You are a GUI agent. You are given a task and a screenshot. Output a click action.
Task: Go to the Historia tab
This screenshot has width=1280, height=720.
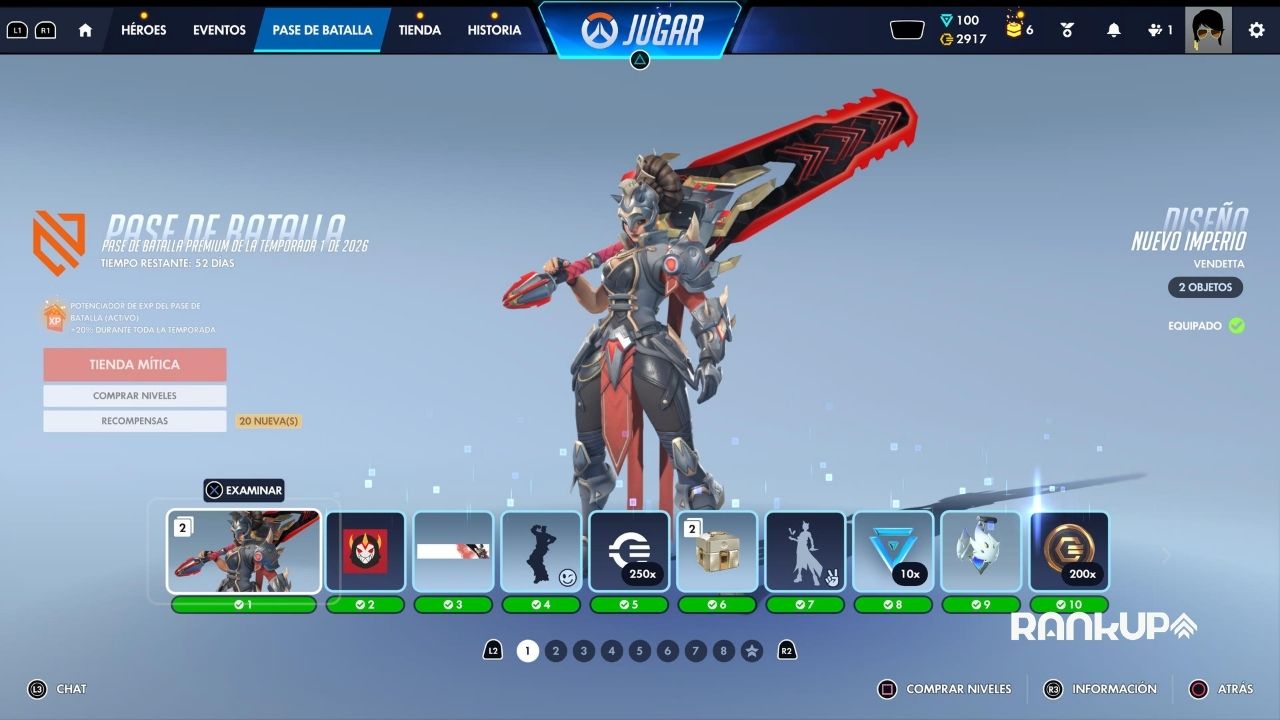(494, 30)
